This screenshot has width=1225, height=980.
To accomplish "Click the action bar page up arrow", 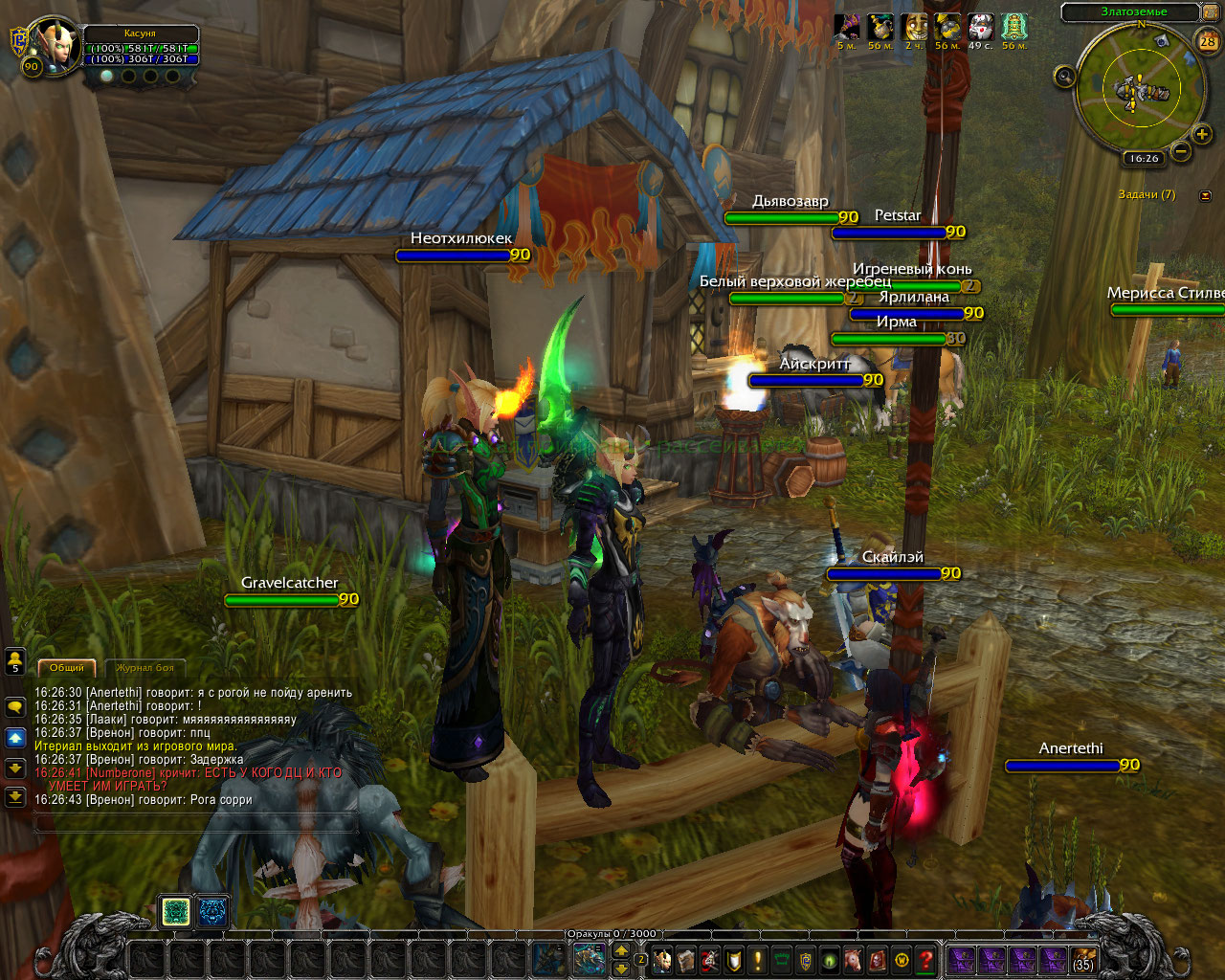I will coord(621,950).
